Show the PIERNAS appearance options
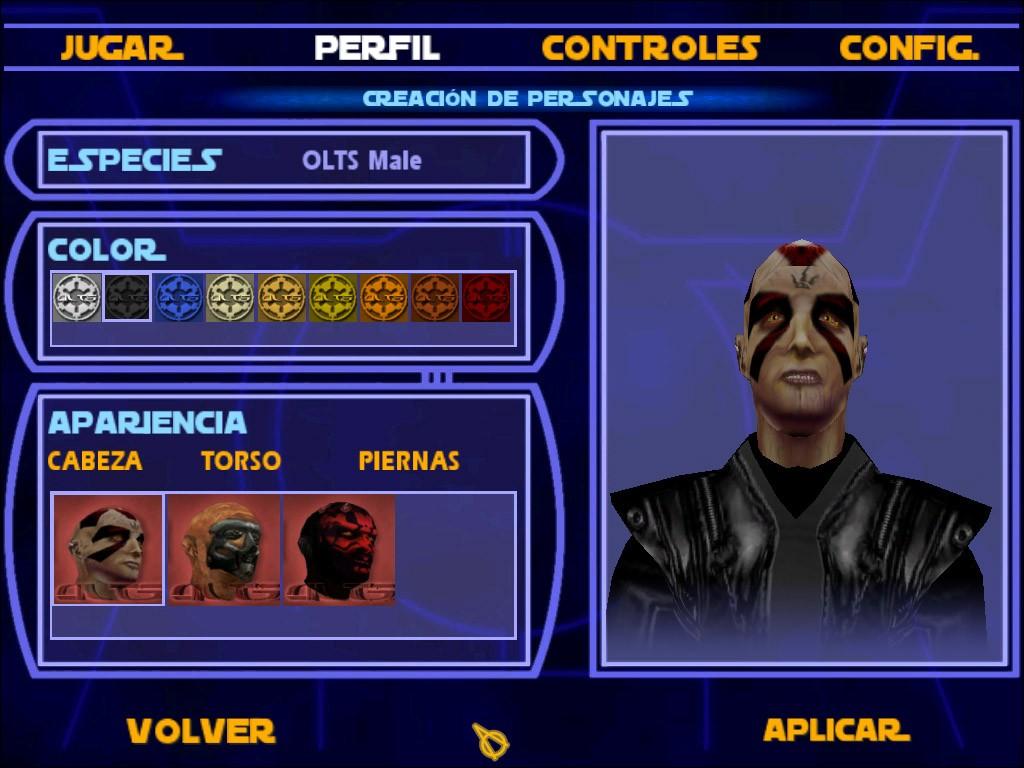1024x768 pixels. tap(409, 461)
